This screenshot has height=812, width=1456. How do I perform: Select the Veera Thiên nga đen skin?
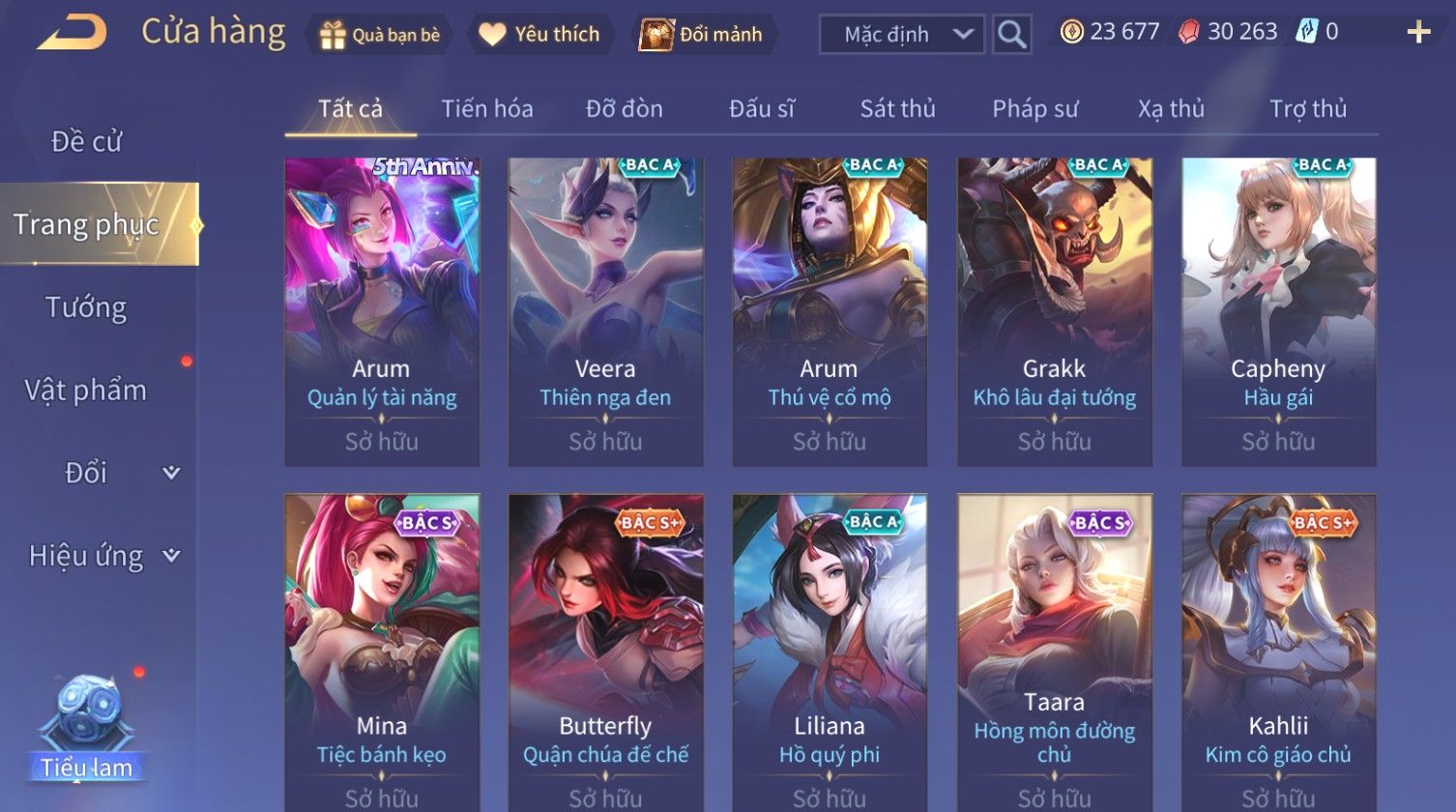(605, 311)
